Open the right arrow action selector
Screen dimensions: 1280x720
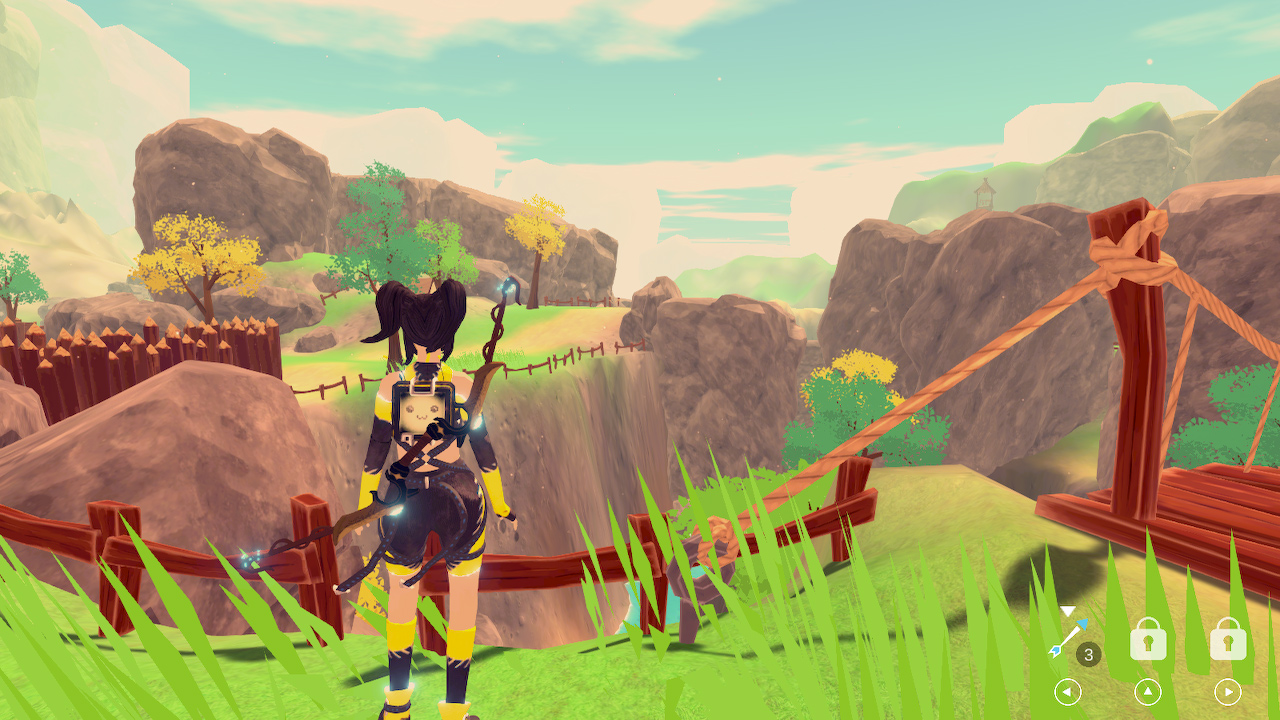pos(1227,691)
